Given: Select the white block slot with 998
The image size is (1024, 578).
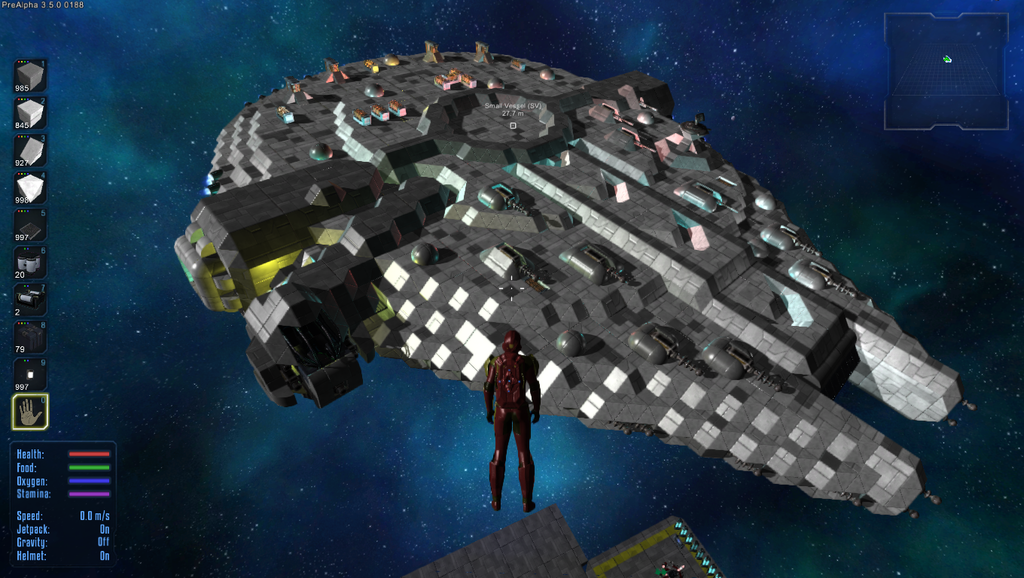Looking at the screenshot, I should pyautogui.click(x=30, y=188).
